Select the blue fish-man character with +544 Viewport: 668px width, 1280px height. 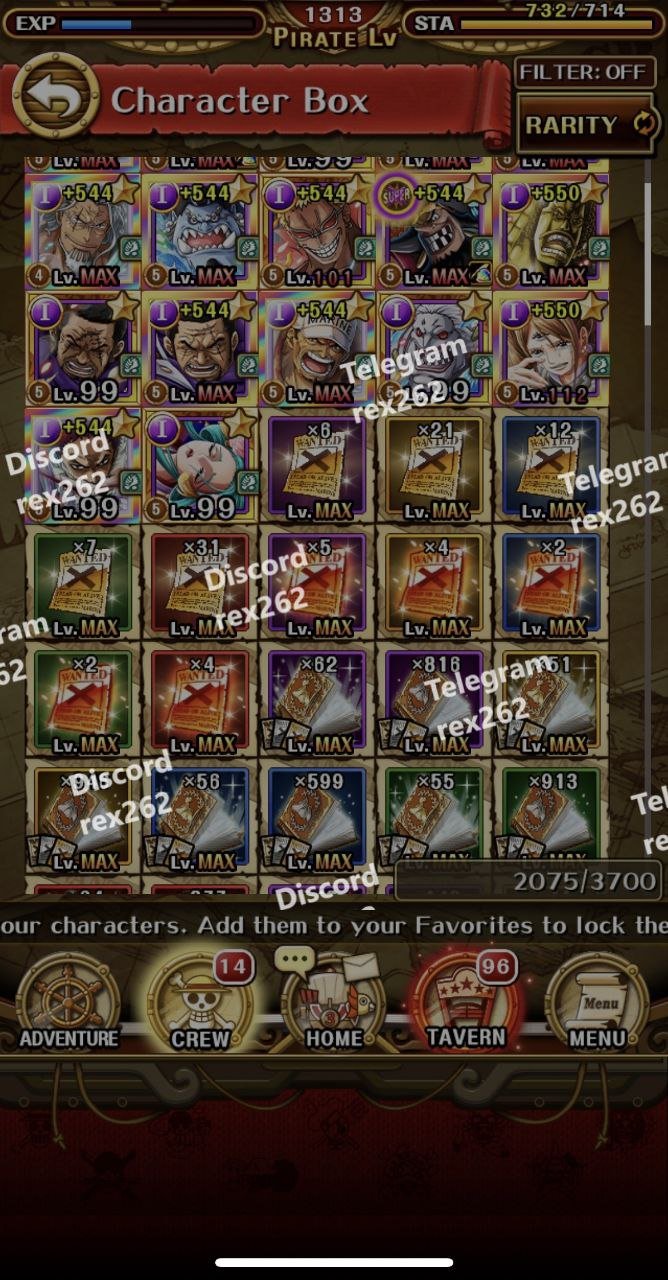coord(200,232)
